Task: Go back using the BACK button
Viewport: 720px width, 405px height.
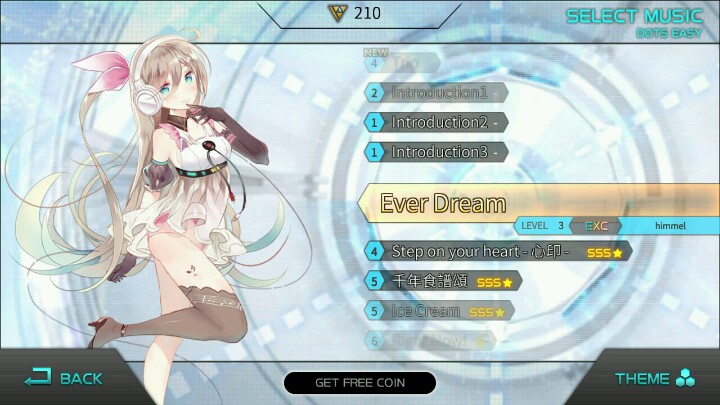Action: pos(64,378)
